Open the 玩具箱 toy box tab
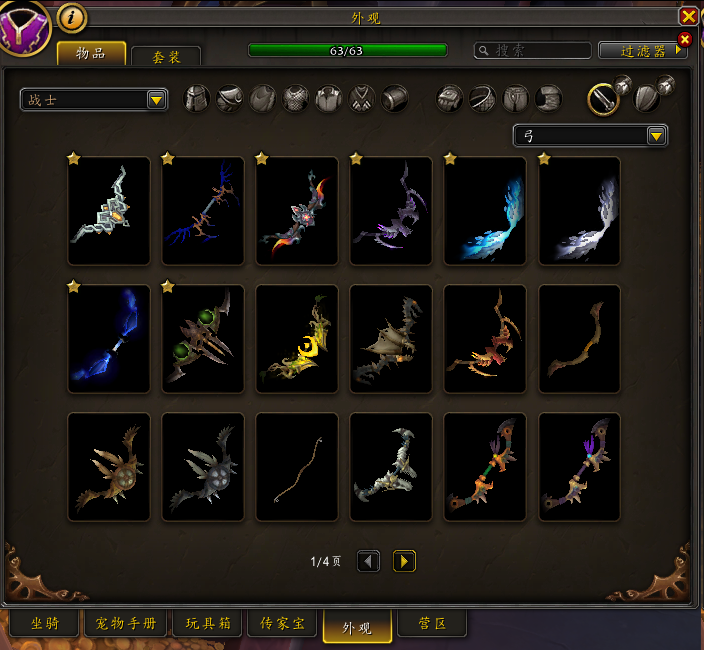704x650 pixels. click(x=208, y=624)
